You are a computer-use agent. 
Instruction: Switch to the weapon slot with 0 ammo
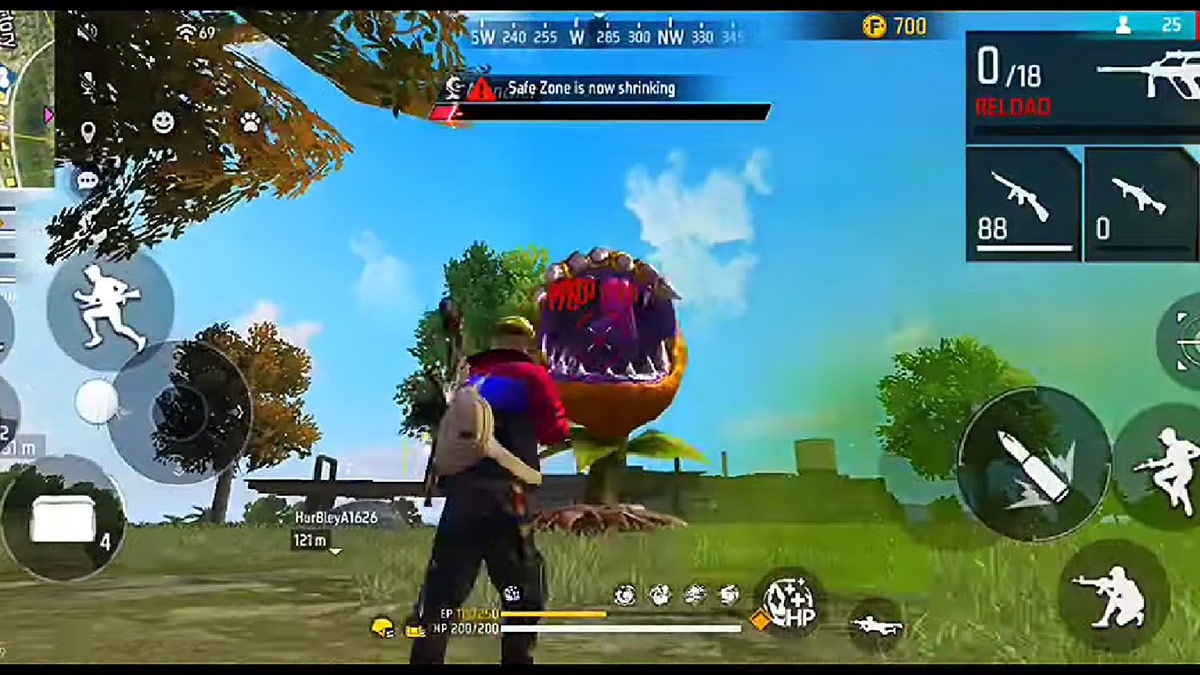point(1141,204)
